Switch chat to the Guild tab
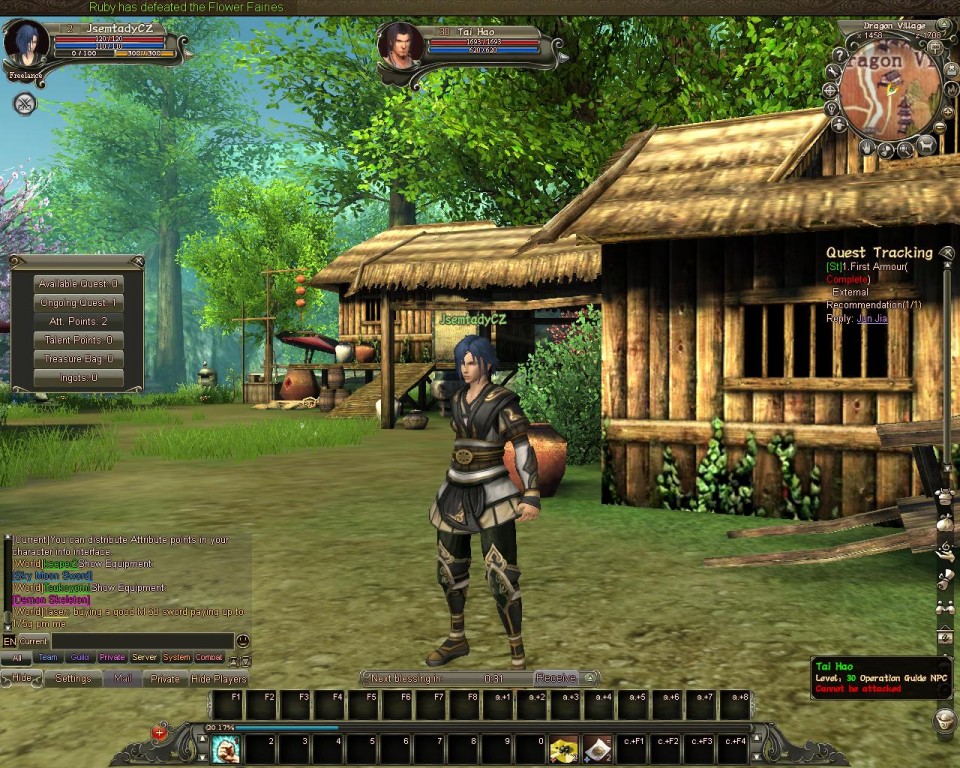 pos(80,658)
